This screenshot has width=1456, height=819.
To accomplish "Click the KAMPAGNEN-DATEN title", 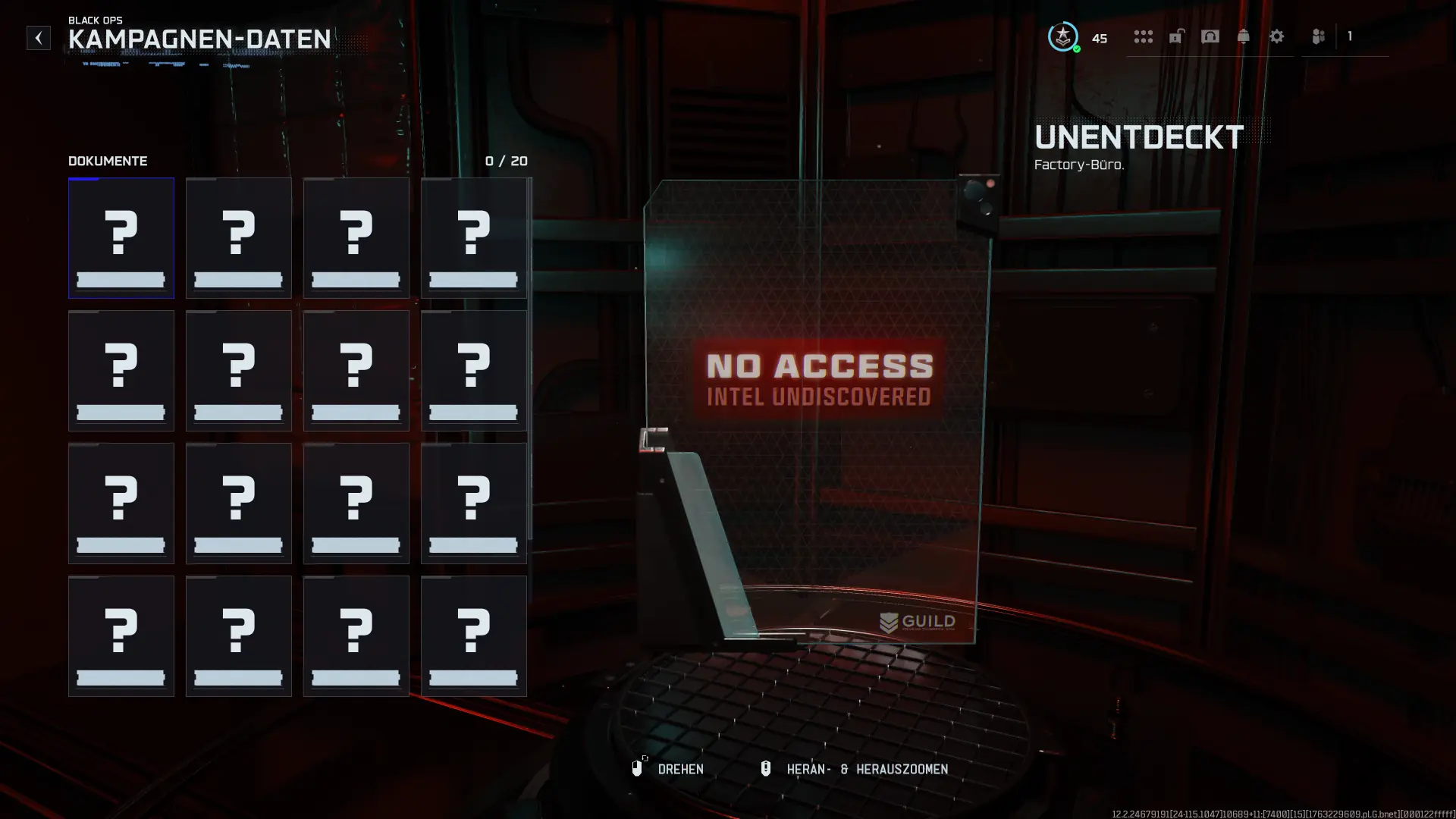I will 199,39.
